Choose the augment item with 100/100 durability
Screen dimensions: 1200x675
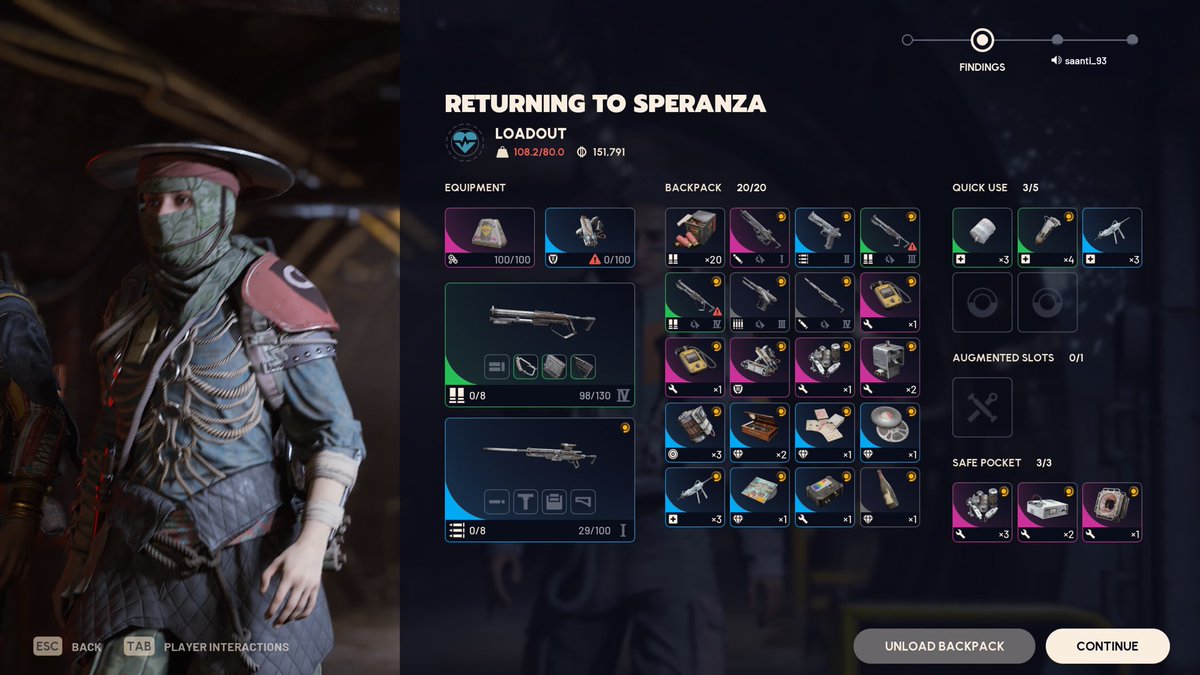[x=489, y=238]
